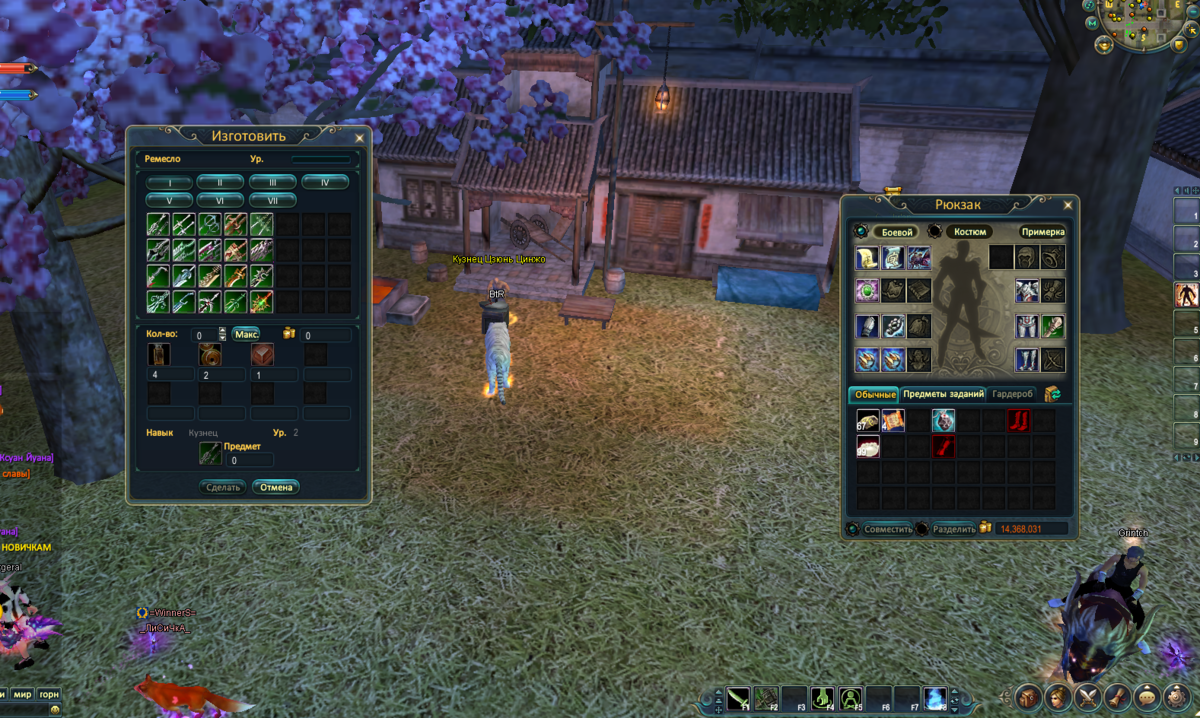Open the Гардероб tab
This screenshot has height=718, width=1200.
point(1012,394)
